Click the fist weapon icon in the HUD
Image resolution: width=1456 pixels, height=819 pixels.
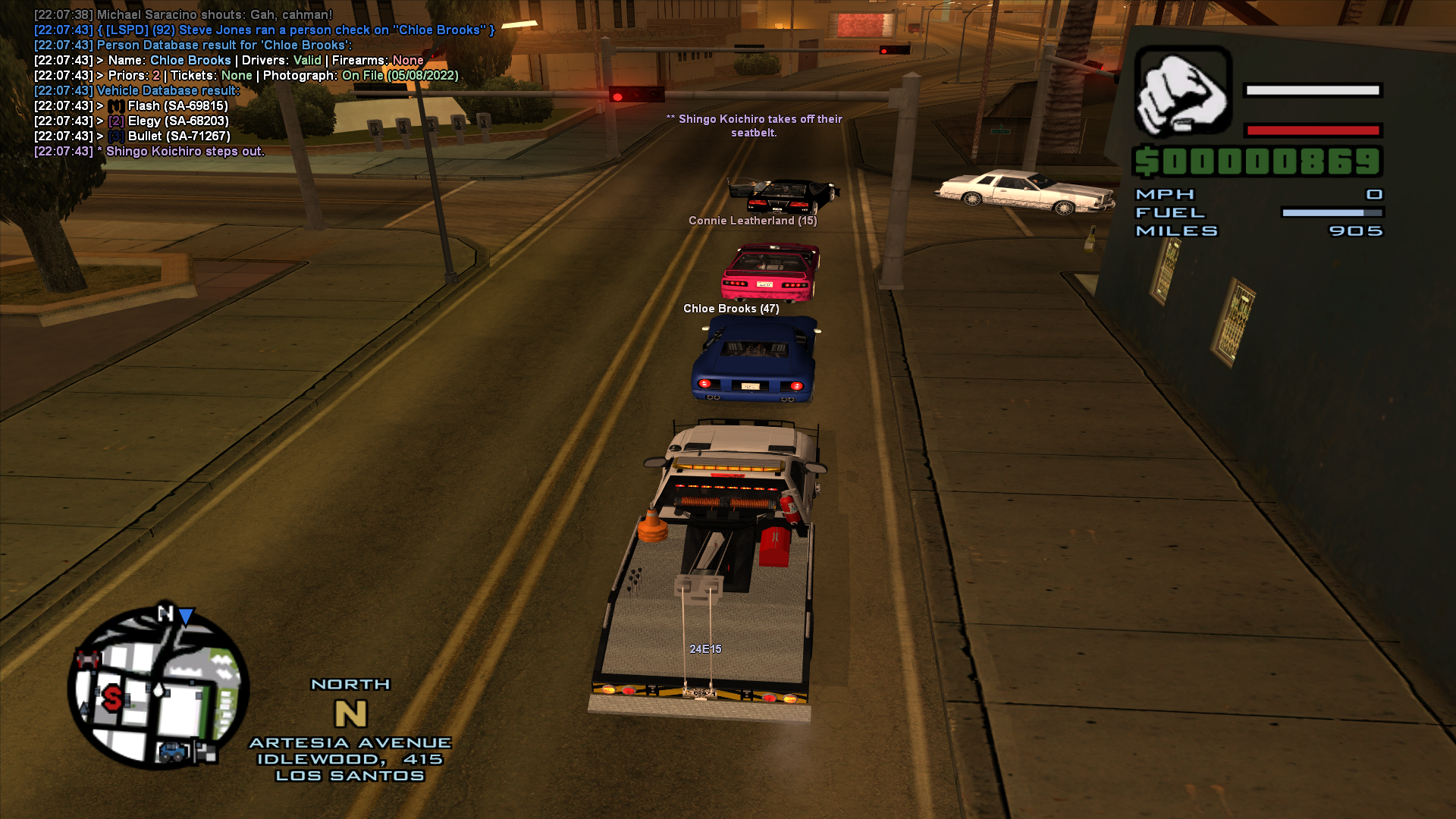[x=1183, y=91]
